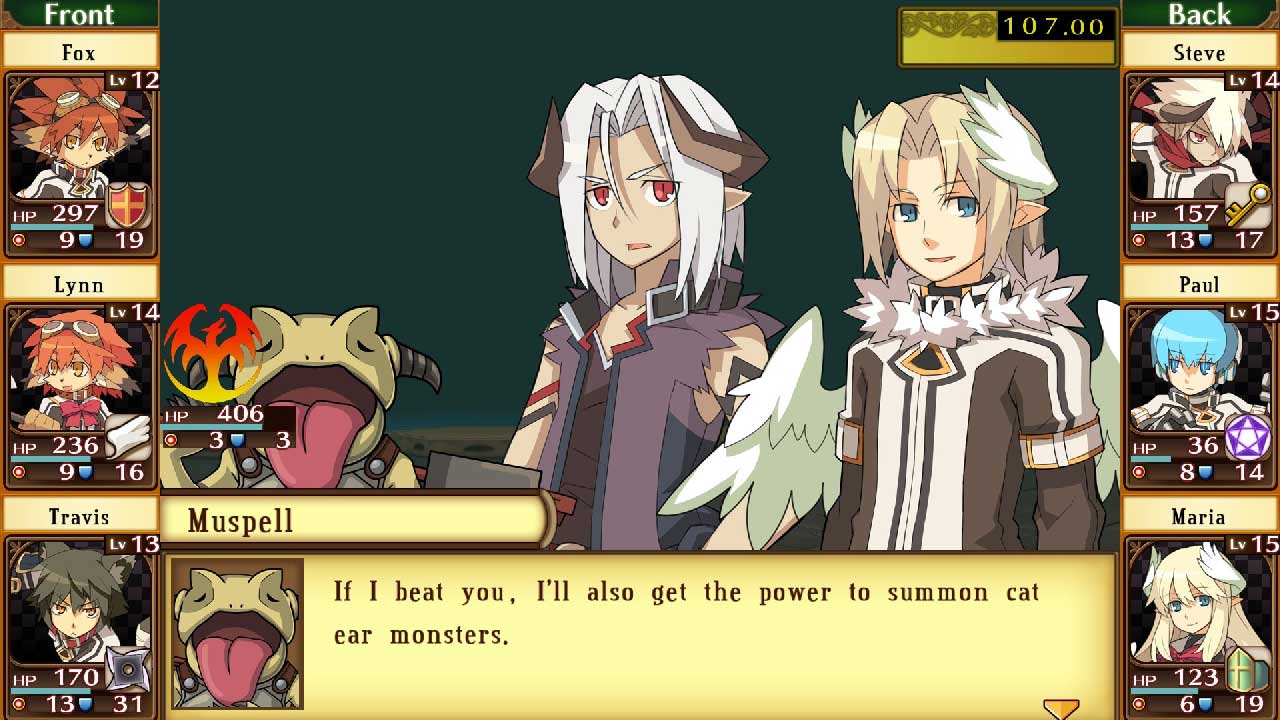Advance dialogue with the orange arrow
The height and width of the screenshot is (720, 1280).
click(x=1061, y=708)
